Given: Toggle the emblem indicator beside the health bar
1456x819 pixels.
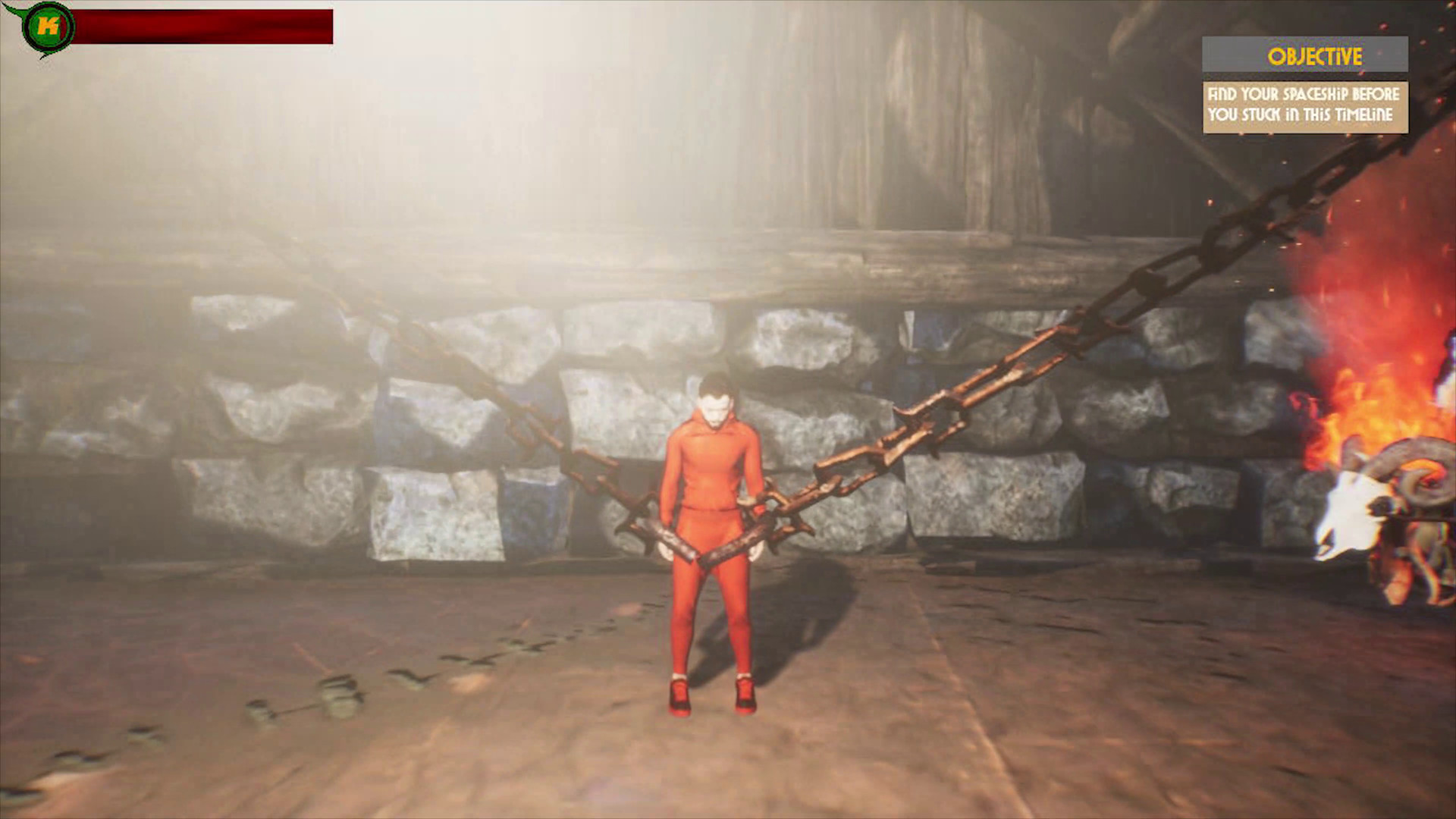Looking at the screenshot, I should 49,24.
